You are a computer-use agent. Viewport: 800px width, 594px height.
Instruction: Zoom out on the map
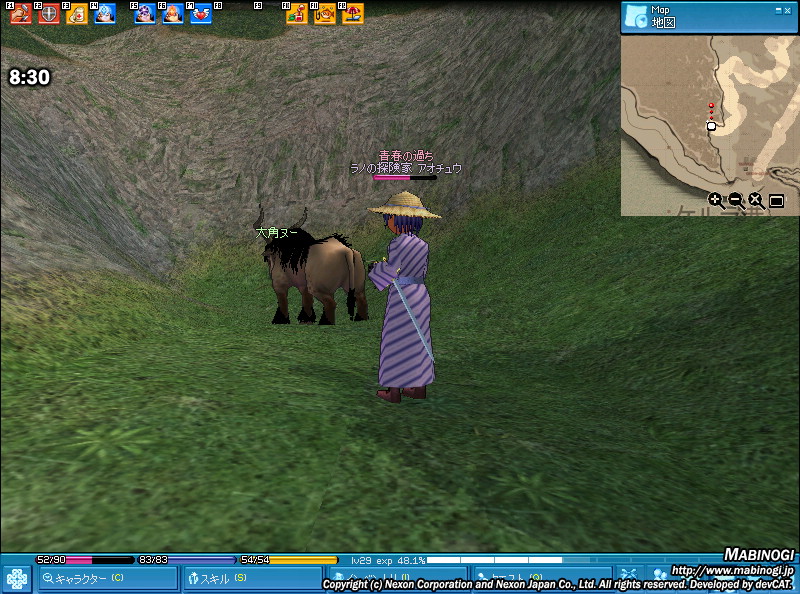(736, 200)
